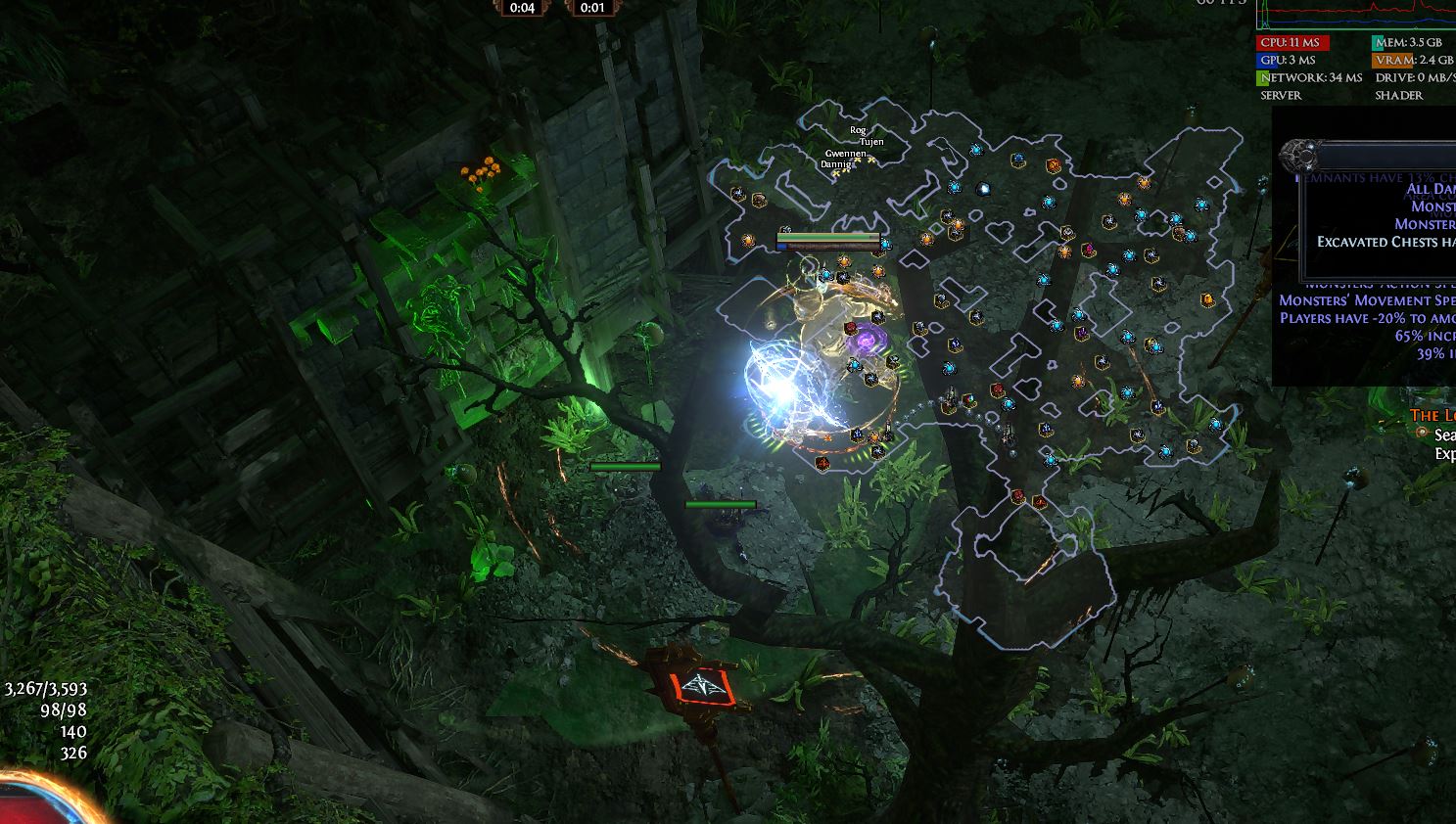Screen dimensions: 1456x824
Task: Click the ornate orb on the map modifiers panel
Action: coord(1298,156)
